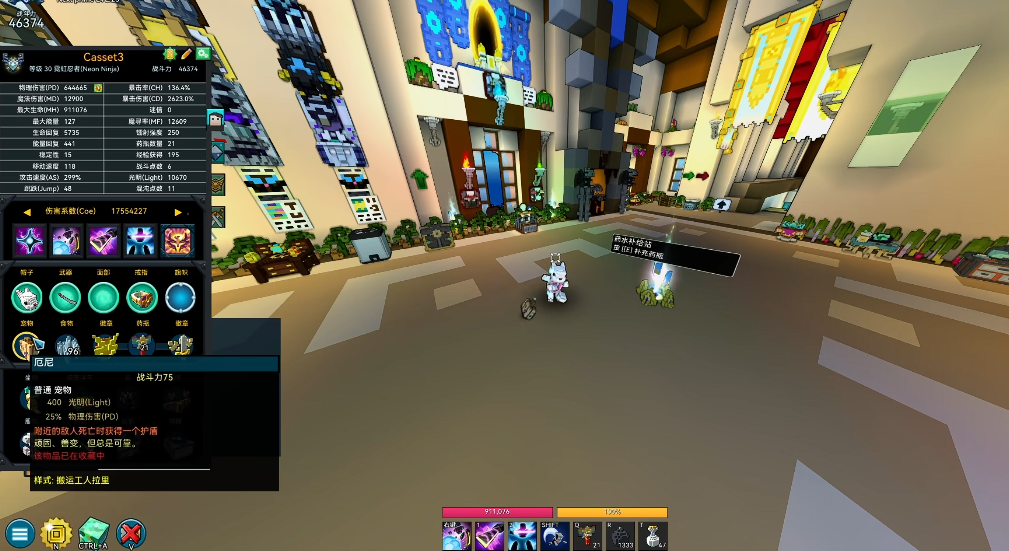Open the green cube CTRL+A button
The image size is (1009, 551).
coord(93,532)
